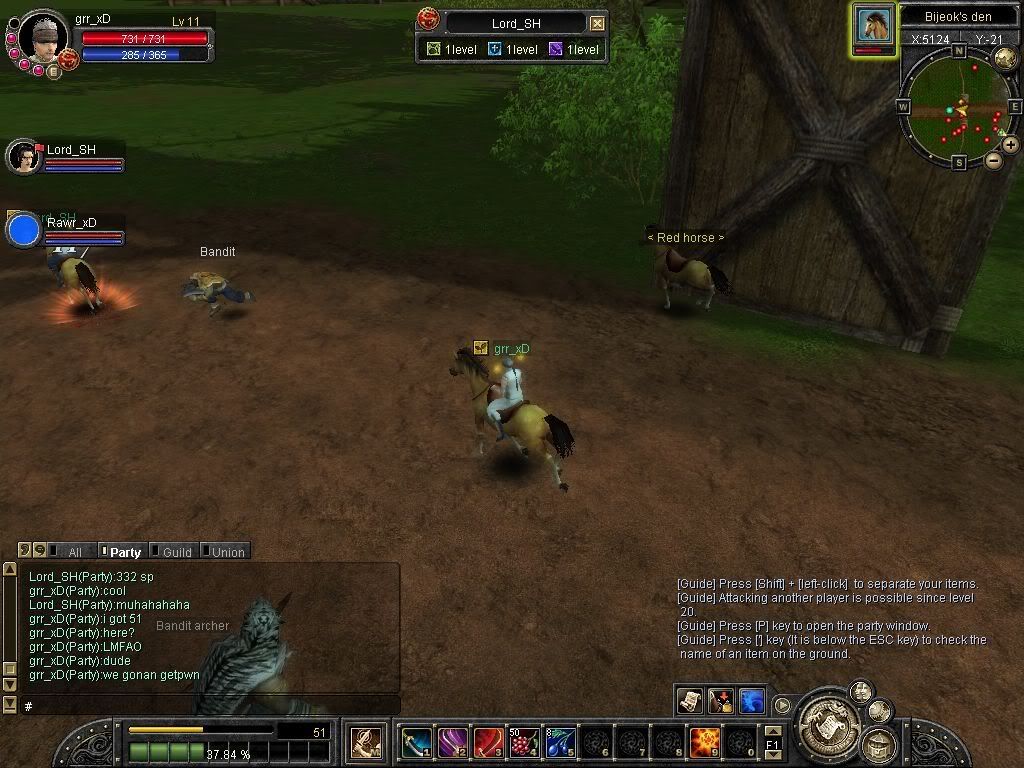
Task: Click the grr_xD player portrait
Action: pos(43,36)
